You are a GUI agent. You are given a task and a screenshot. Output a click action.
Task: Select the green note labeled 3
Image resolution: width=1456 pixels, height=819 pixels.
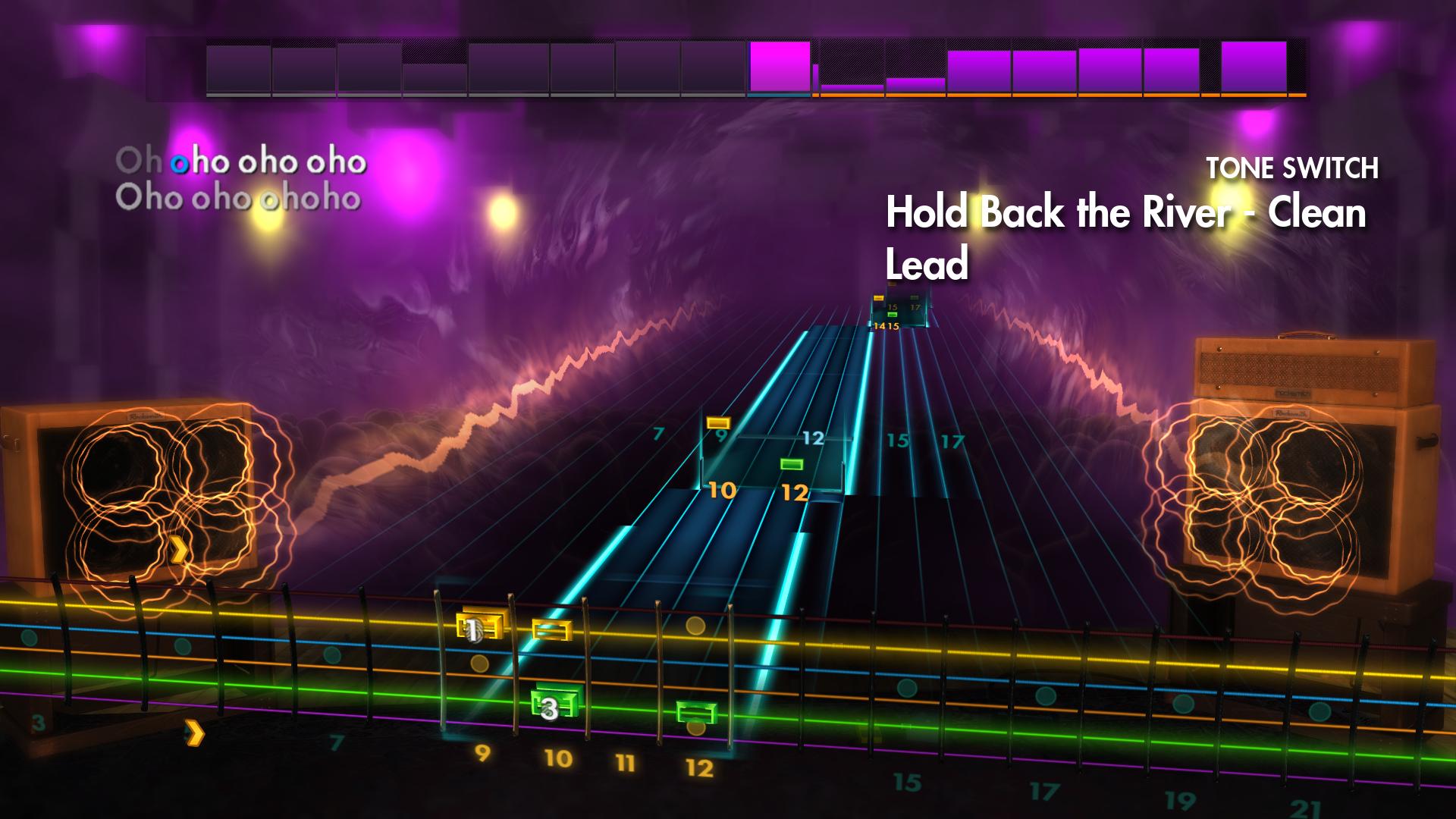[550, 709]
